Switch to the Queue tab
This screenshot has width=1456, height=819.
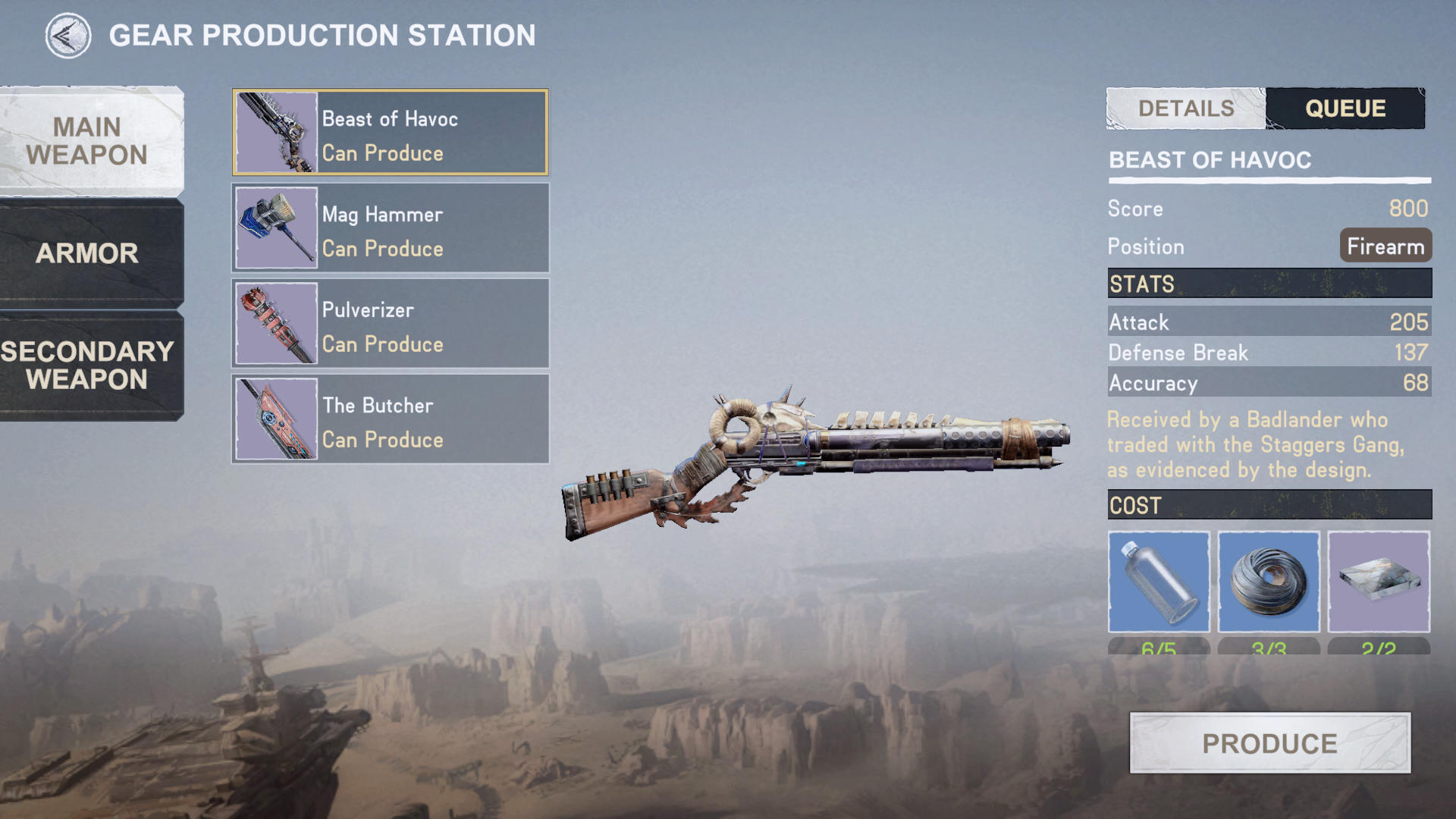[x=1345, y=108]
